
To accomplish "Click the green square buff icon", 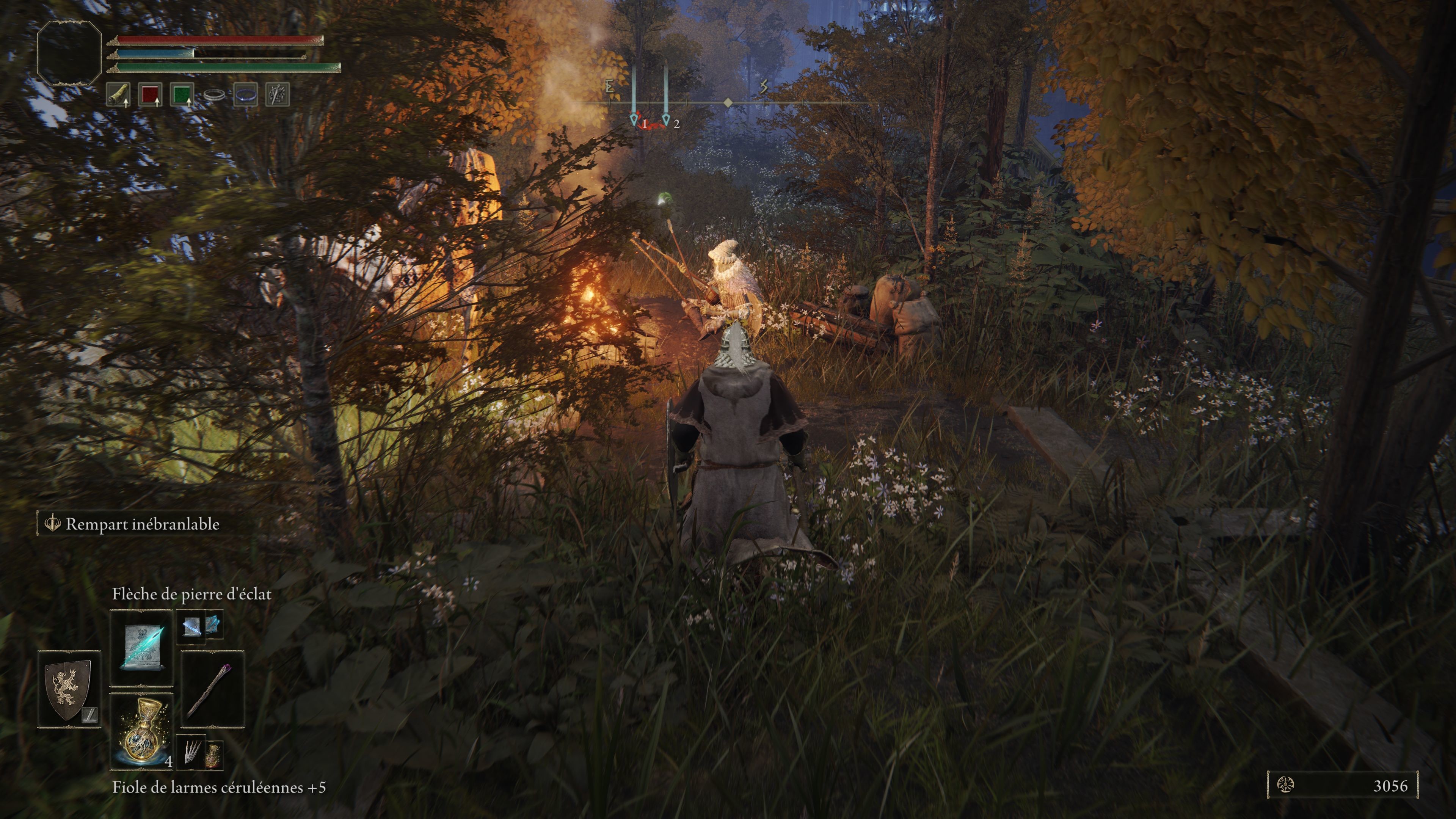I will [x=182, y=94].
